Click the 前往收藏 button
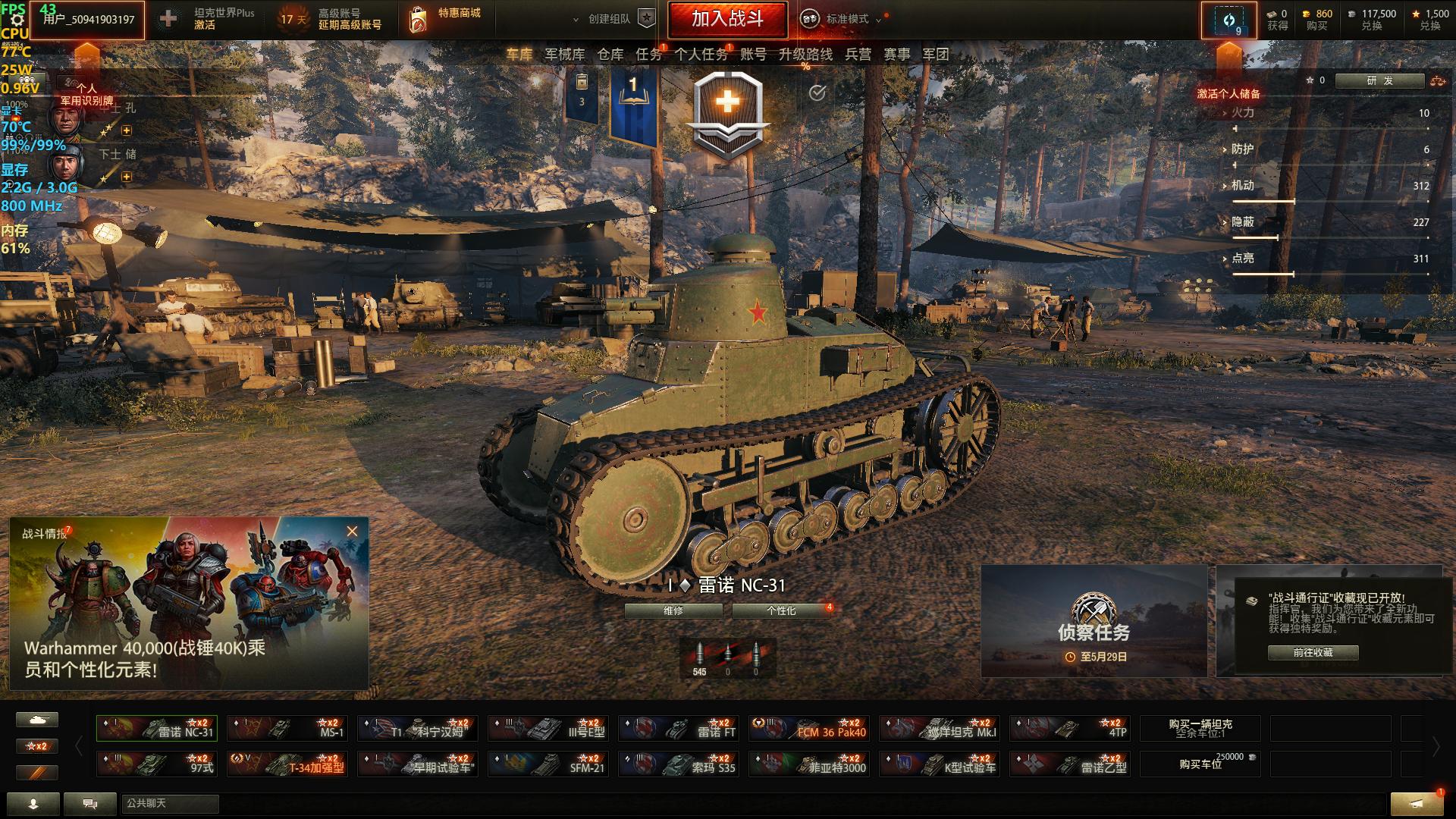Screen dimensions: 1456x819 1313,652
